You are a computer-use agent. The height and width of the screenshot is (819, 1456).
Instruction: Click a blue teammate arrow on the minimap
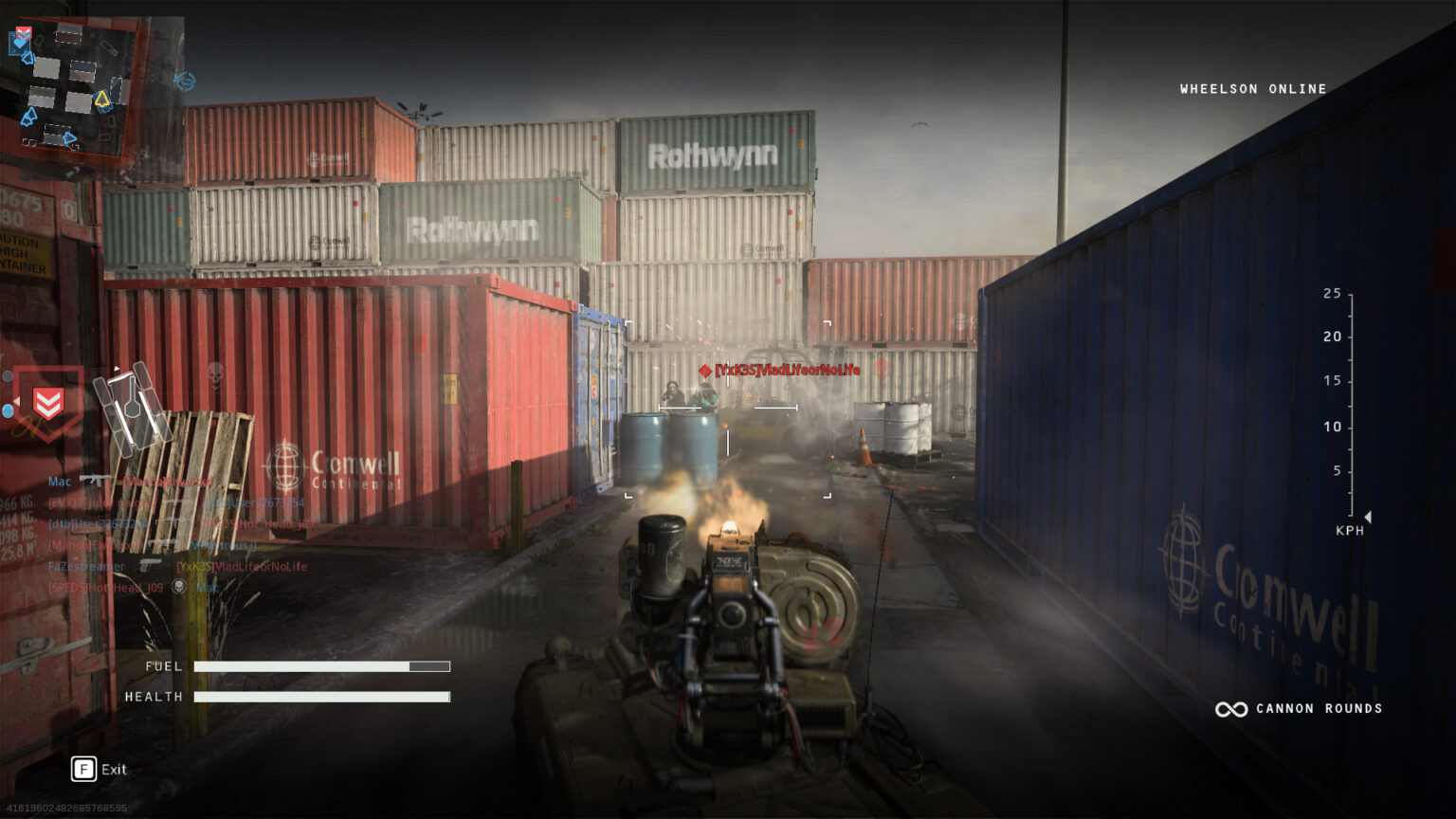[29, 116]
